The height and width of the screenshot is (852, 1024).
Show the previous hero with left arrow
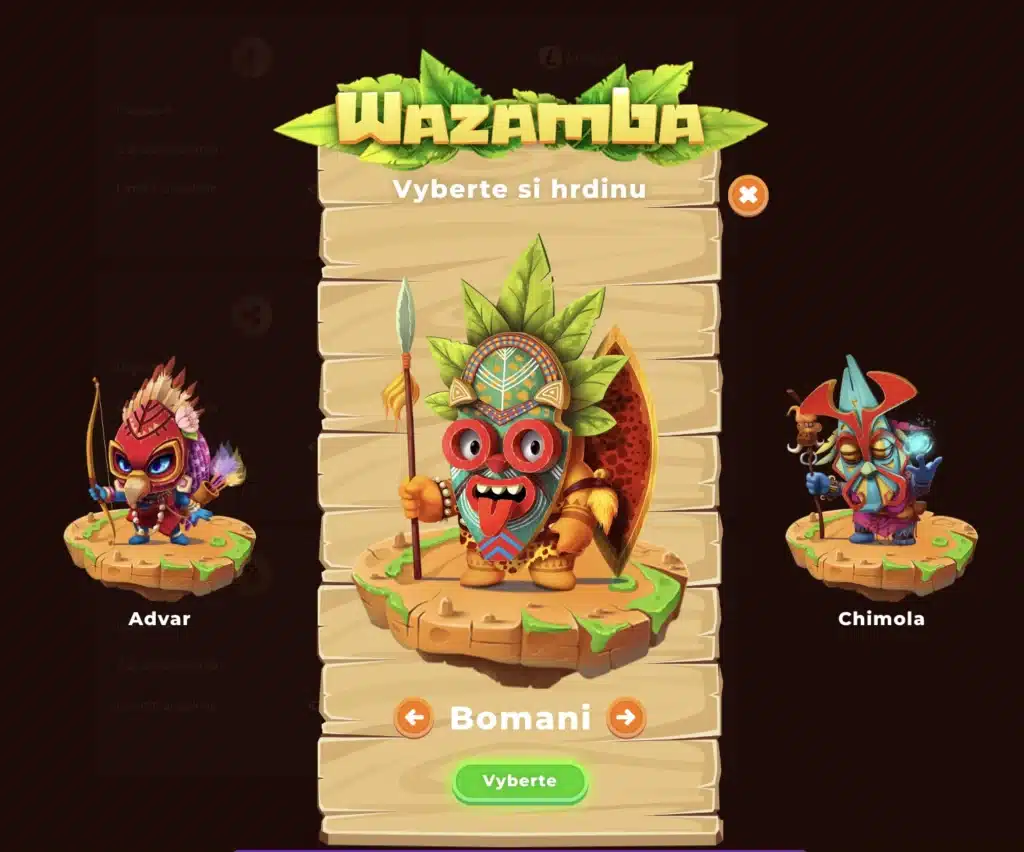[x=414, y=717]
